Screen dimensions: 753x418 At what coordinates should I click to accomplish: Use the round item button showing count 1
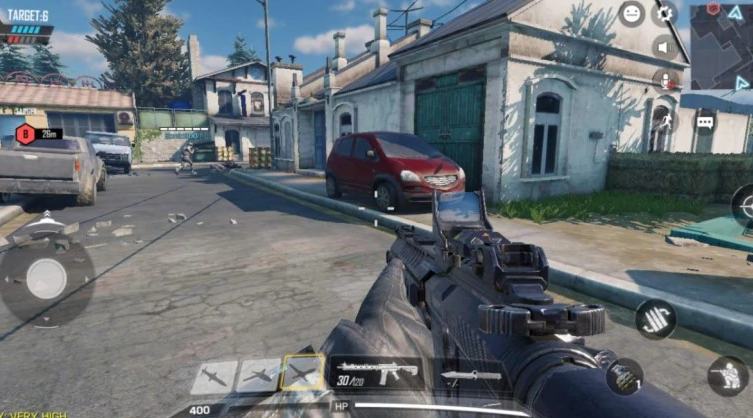click(x=624, y=376)
